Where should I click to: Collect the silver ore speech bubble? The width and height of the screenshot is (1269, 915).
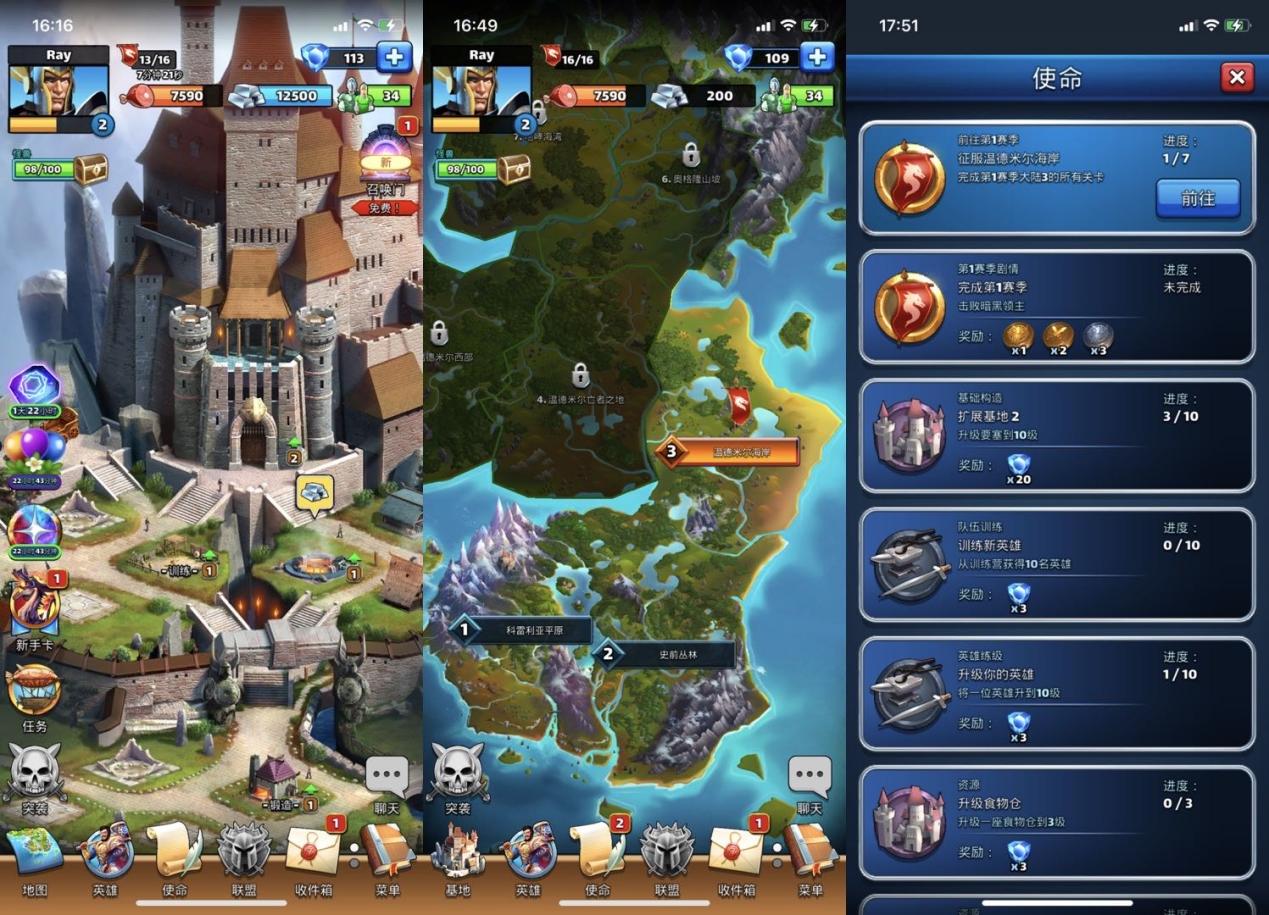coord(314,492)
